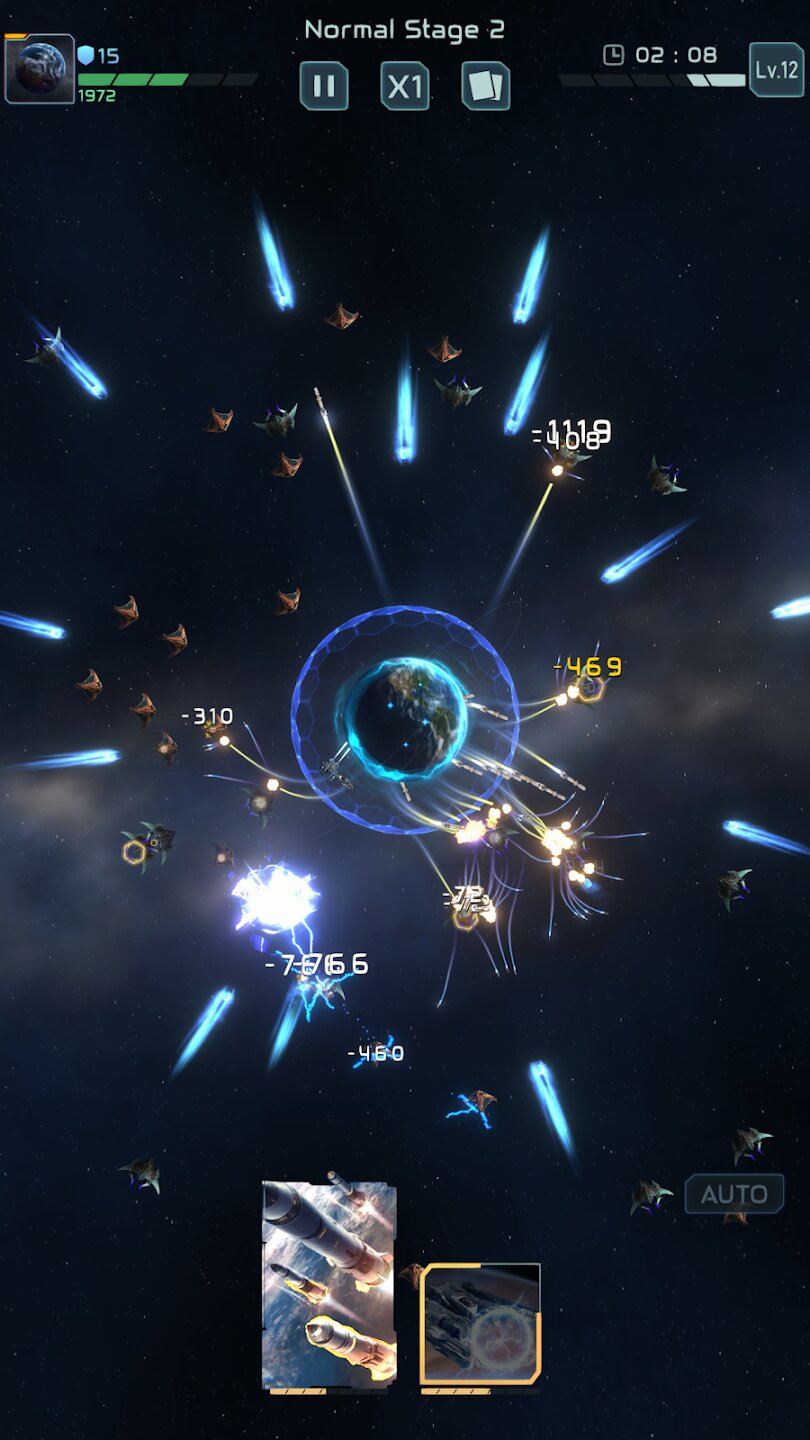Click the planet portrait icon
Viewport: 810px width, 1440px height.
coord(40,69)
